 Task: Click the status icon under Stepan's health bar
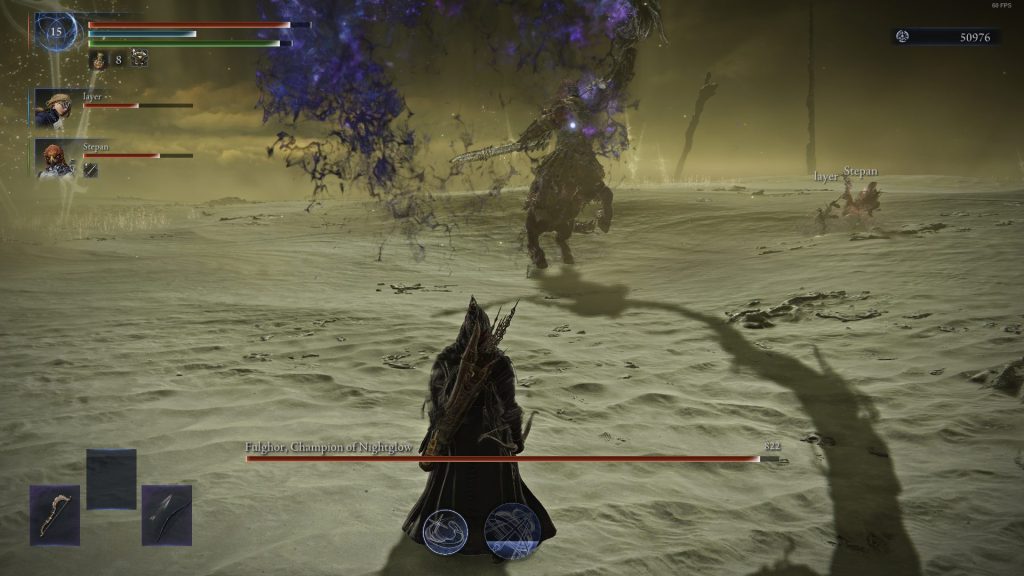pyautogui.click(x=90, y=170)
